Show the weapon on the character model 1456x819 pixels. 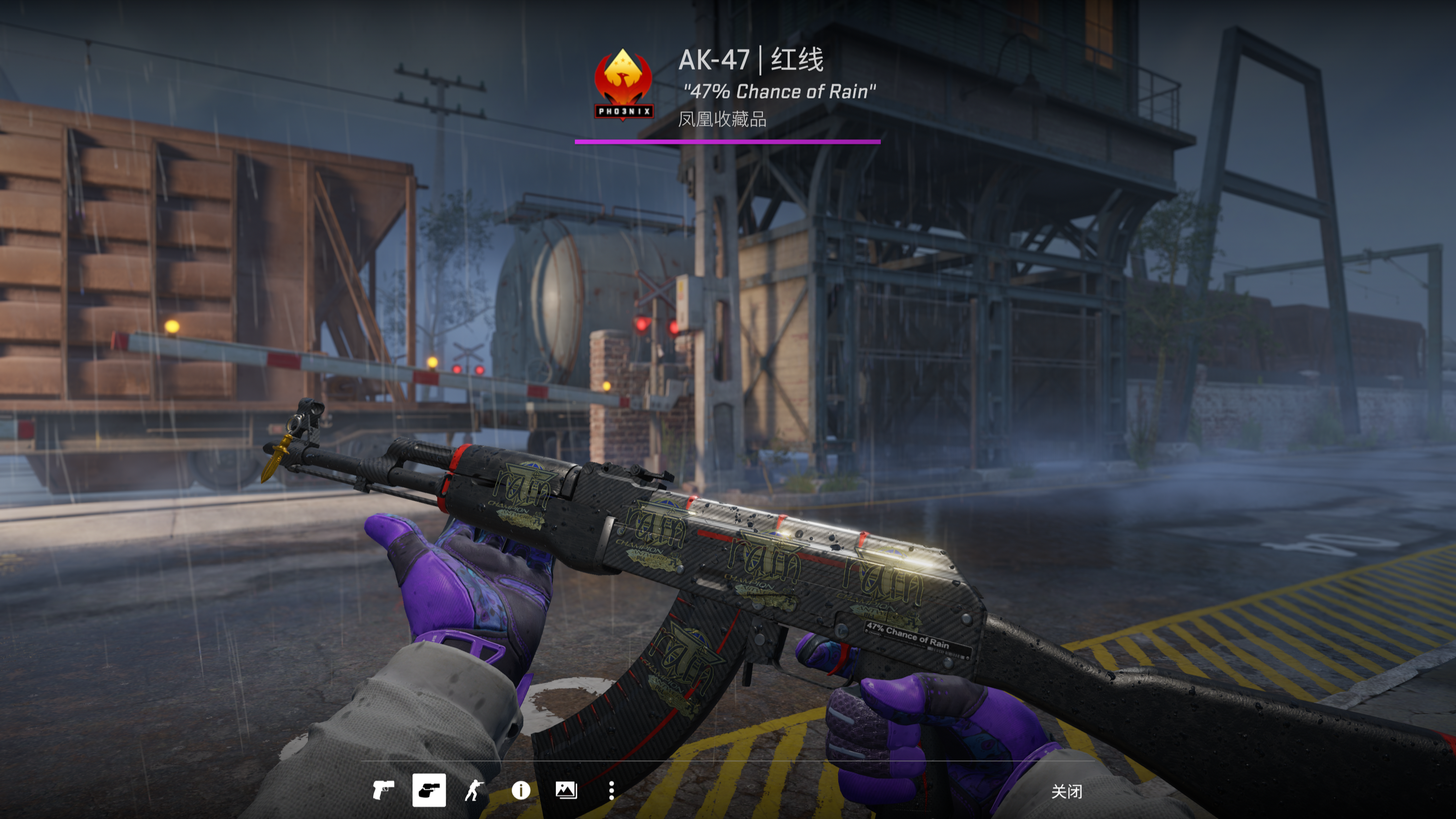point(474,790)
